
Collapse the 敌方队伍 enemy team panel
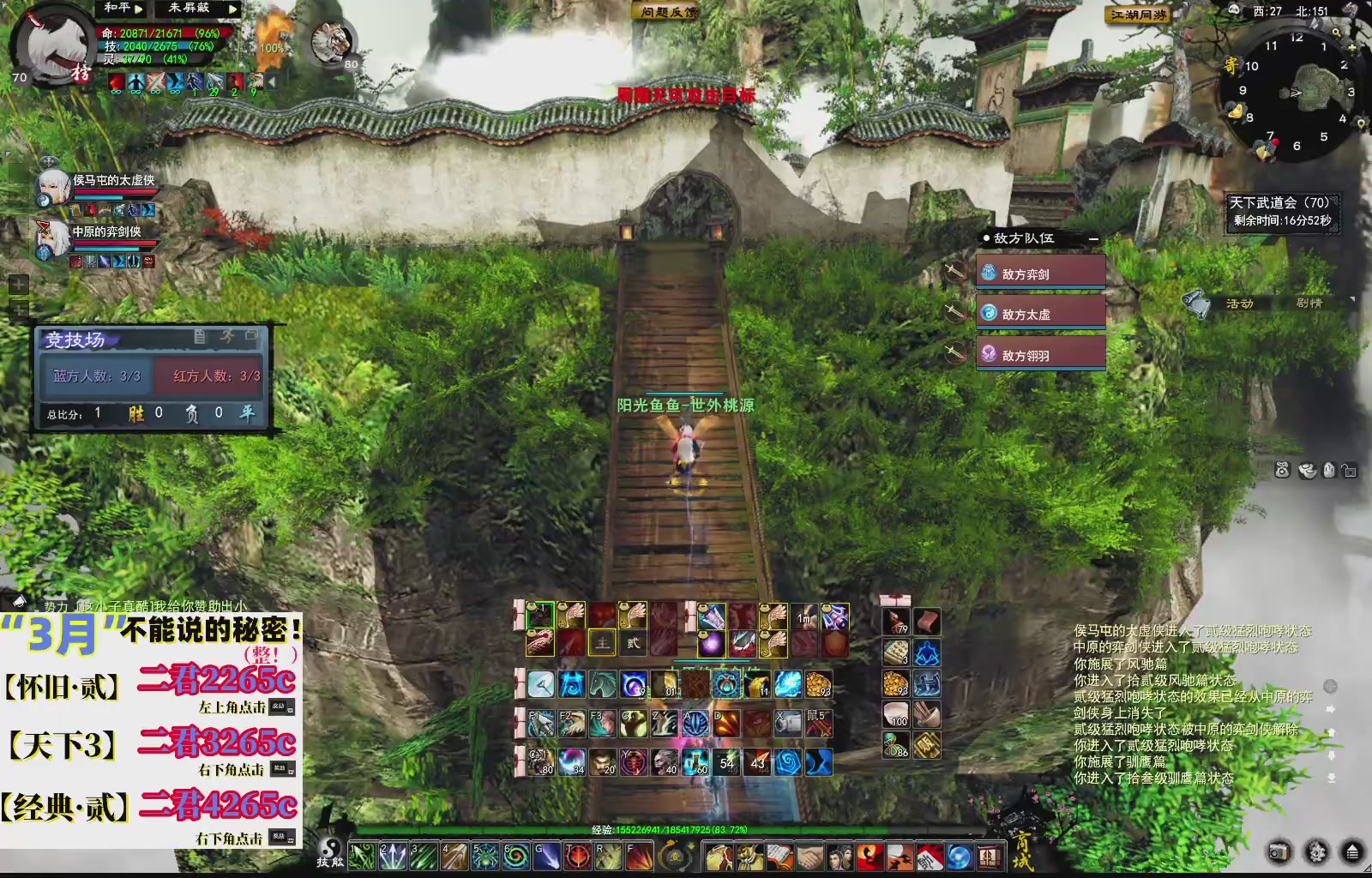pyautogui.click(x=1093, y=239)
